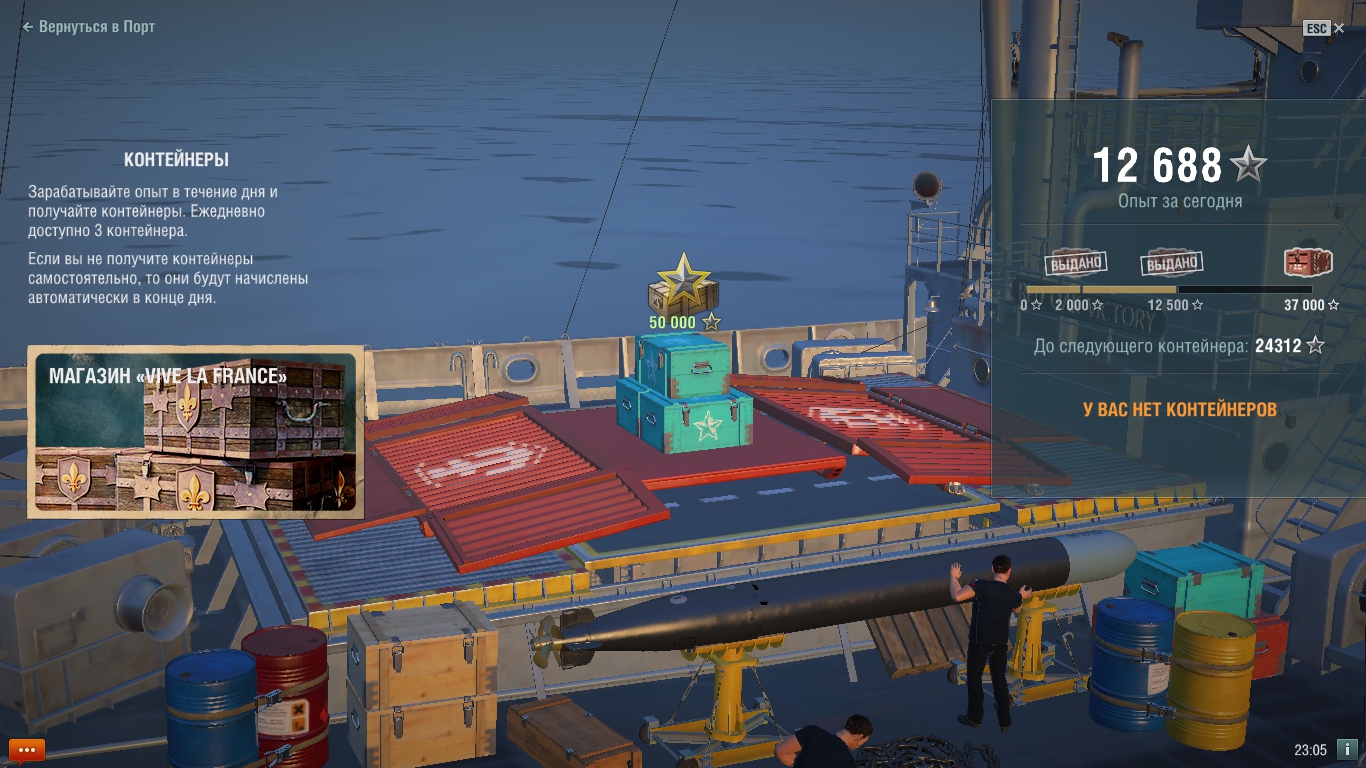Open the orange chat button with three dots
This screenshot has width=1366, height=768.
26,749
